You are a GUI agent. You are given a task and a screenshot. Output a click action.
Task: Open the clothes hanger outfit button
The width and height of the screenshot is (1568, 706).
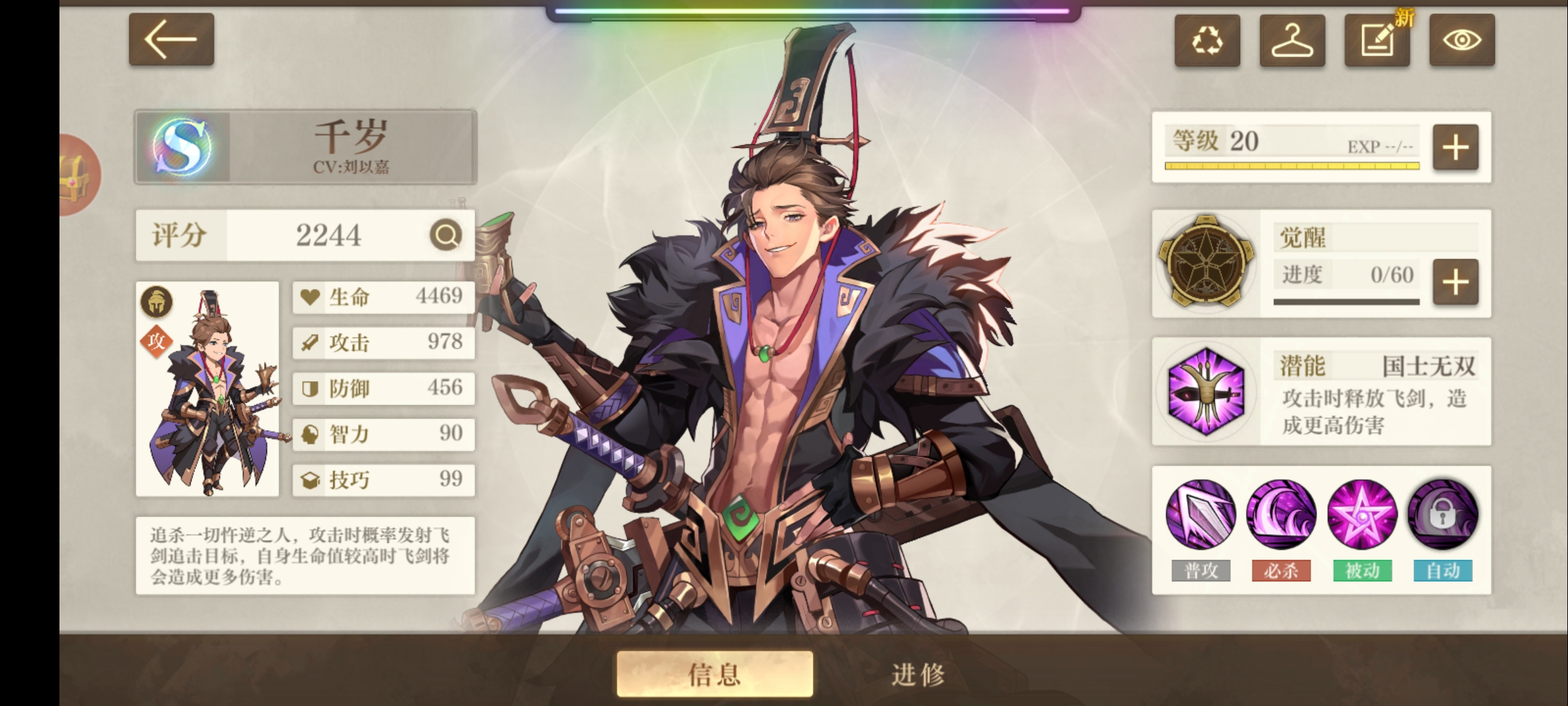[x=1292, y=41]
